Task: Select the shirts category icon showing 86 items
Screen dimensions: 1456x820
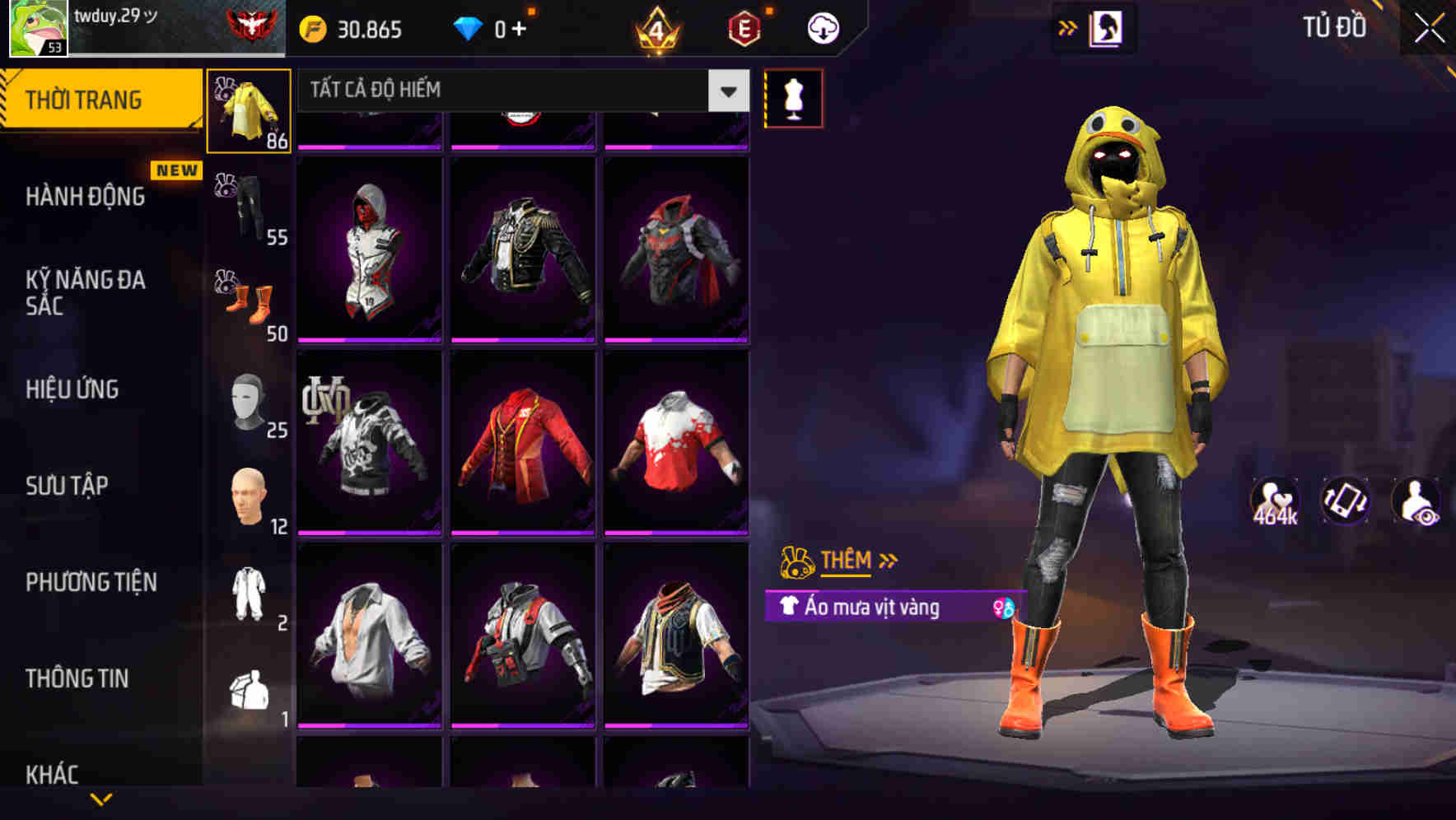Action: (x=247, y=111)
